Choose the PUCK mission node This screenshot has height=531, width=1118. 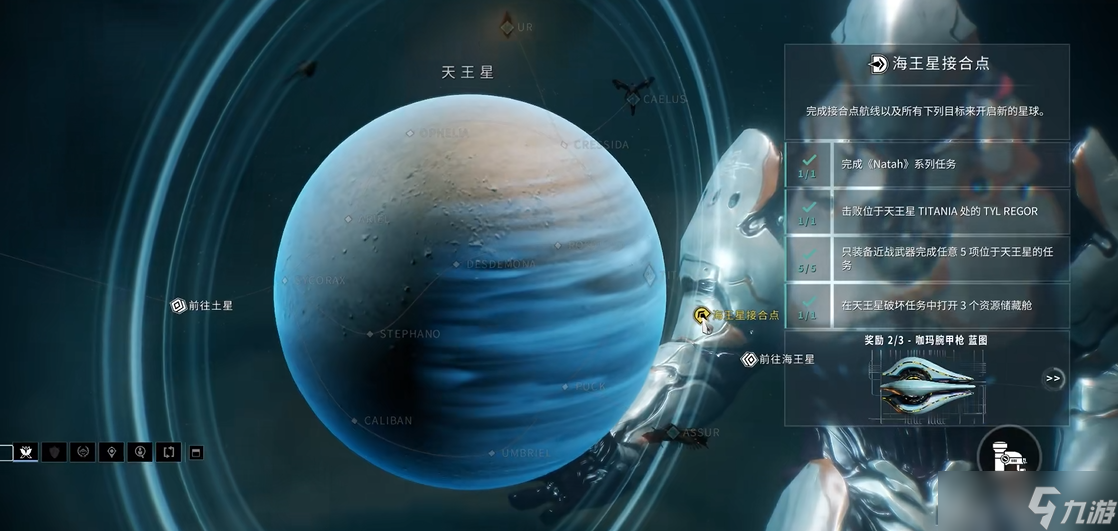tap(567, 386)
